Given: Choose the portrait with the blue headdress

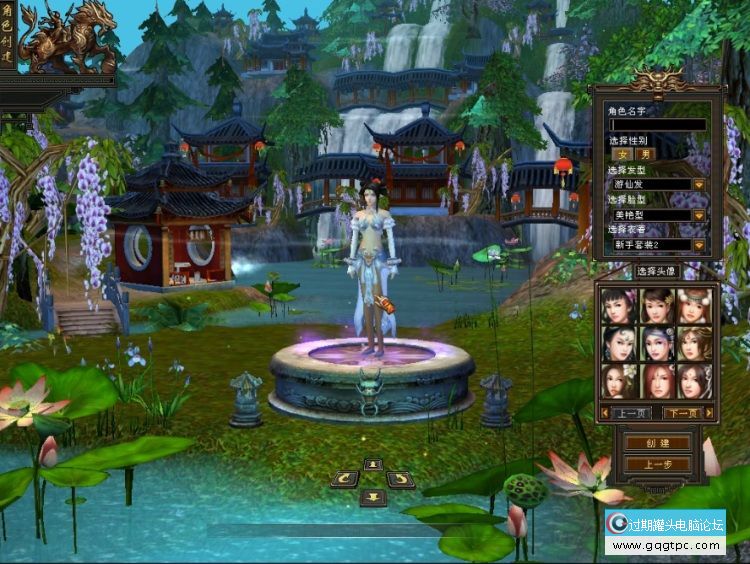Looking at the screenshot, I should [656, 343].
